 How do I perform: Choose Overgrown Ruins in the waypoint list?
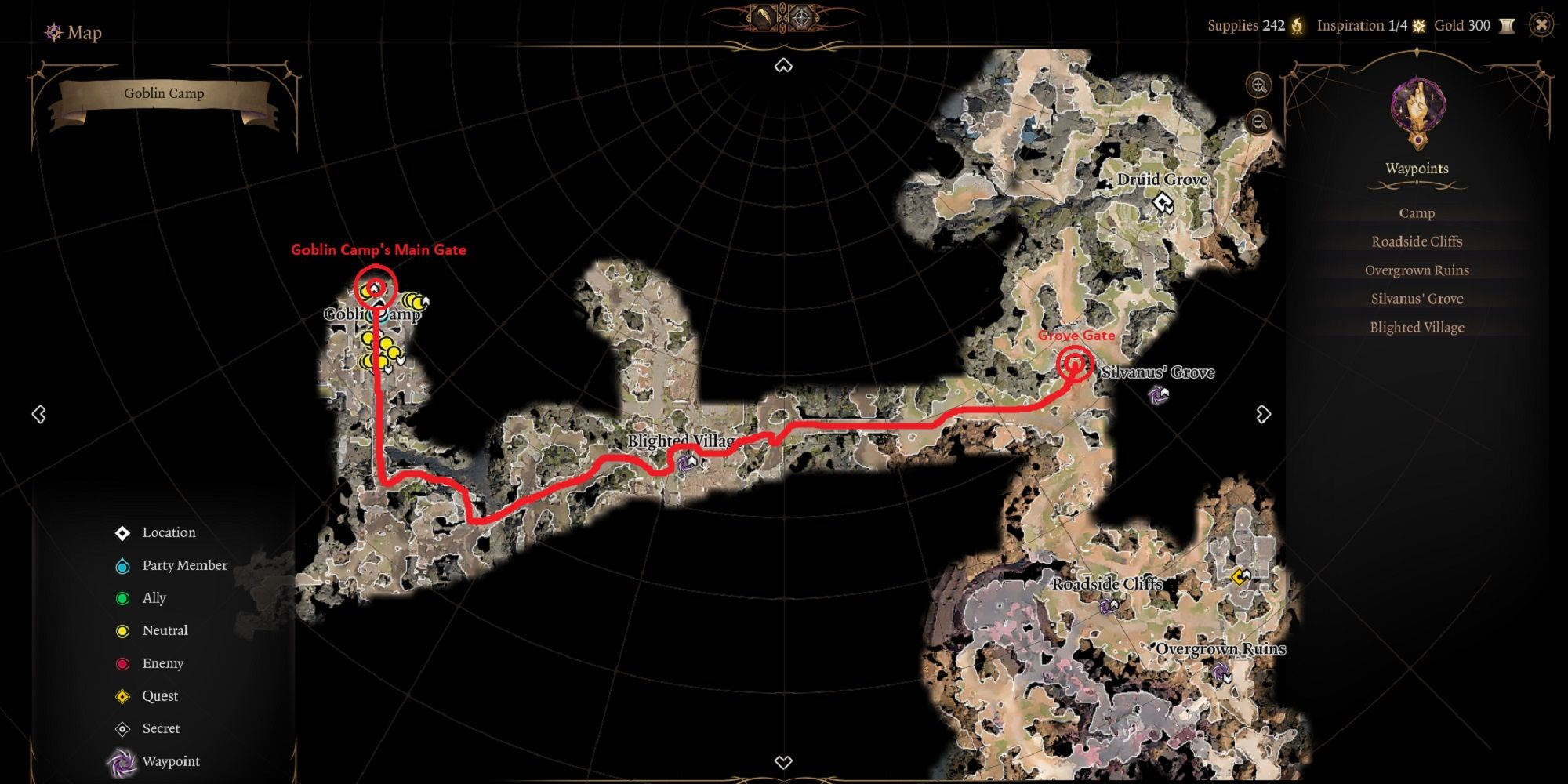coord(1417,270)
